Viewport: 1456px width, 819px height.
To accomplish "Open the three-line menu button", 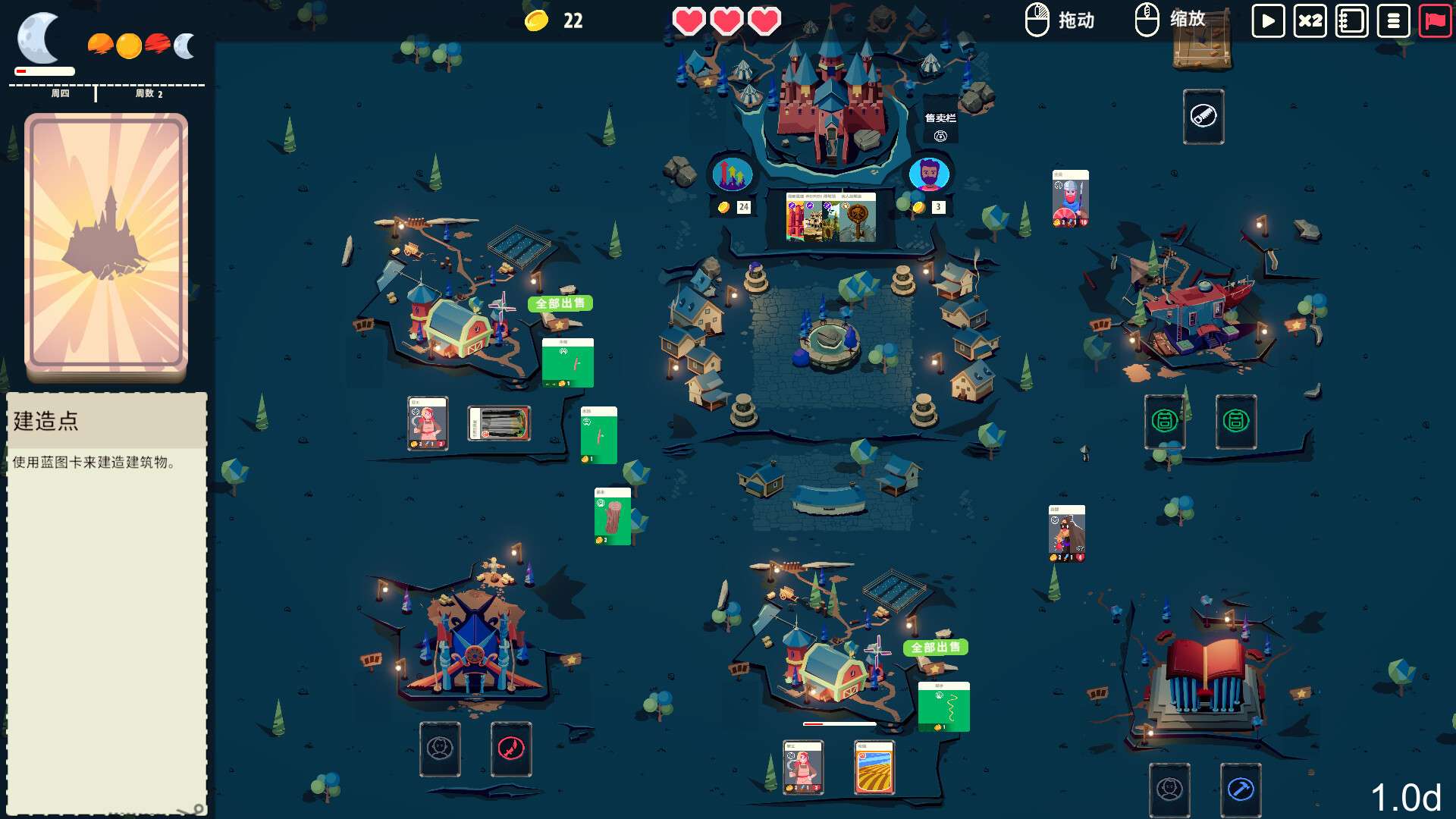I will 1393,20.
